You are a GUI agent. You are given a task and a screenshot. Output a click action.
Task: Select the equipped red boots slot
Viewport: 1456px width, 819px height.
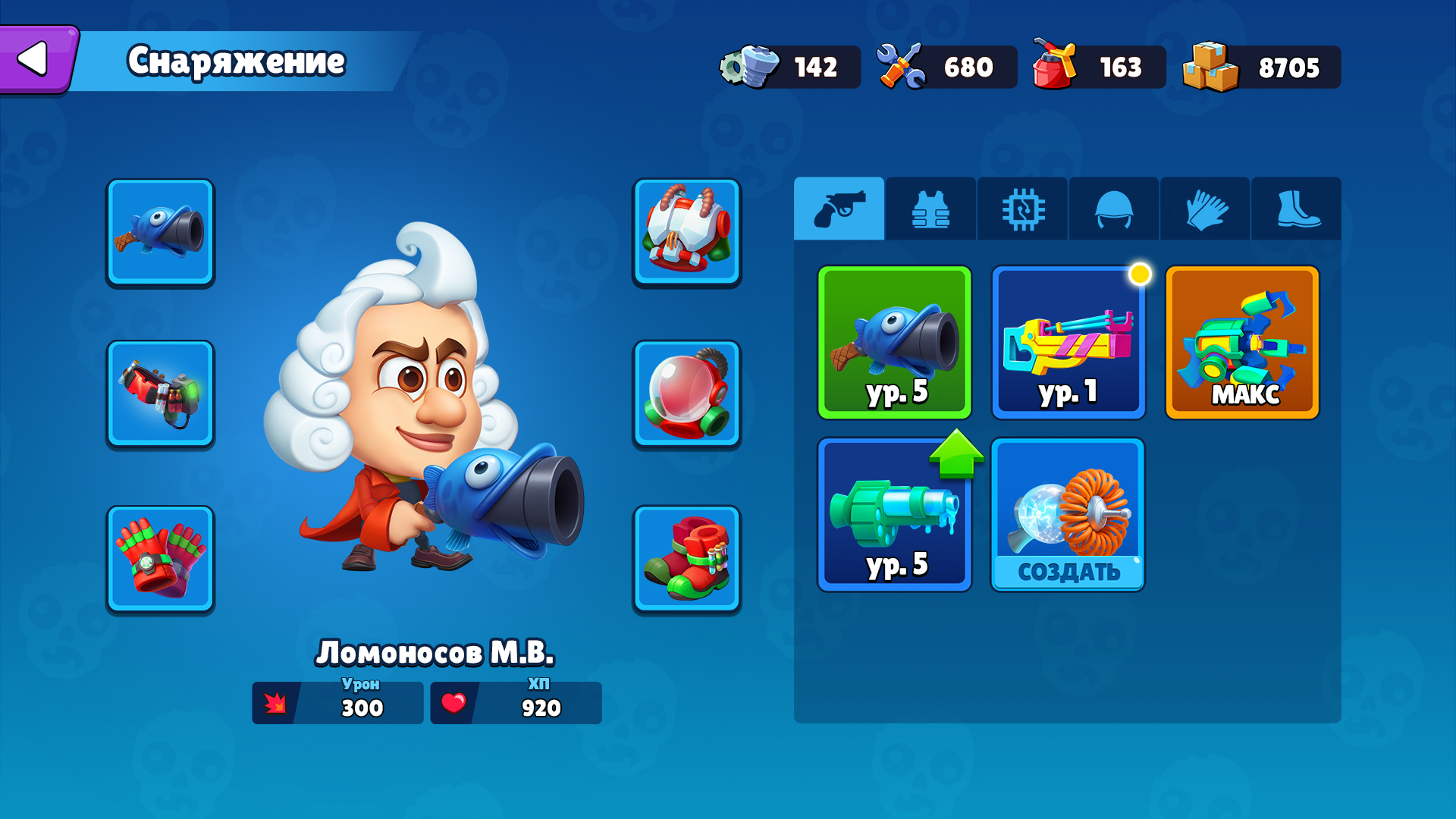686,559
